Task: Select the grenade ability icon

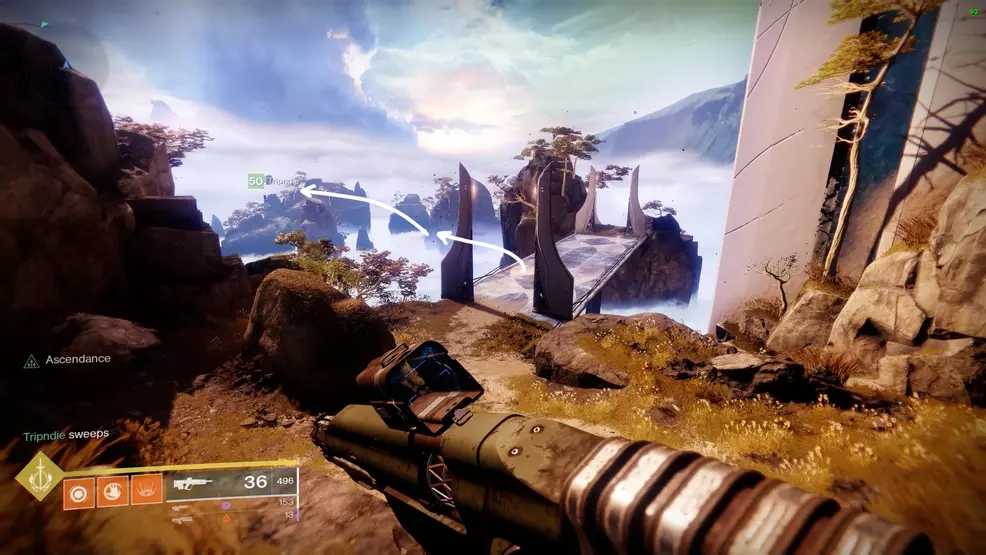Action: tap(79, 491)
